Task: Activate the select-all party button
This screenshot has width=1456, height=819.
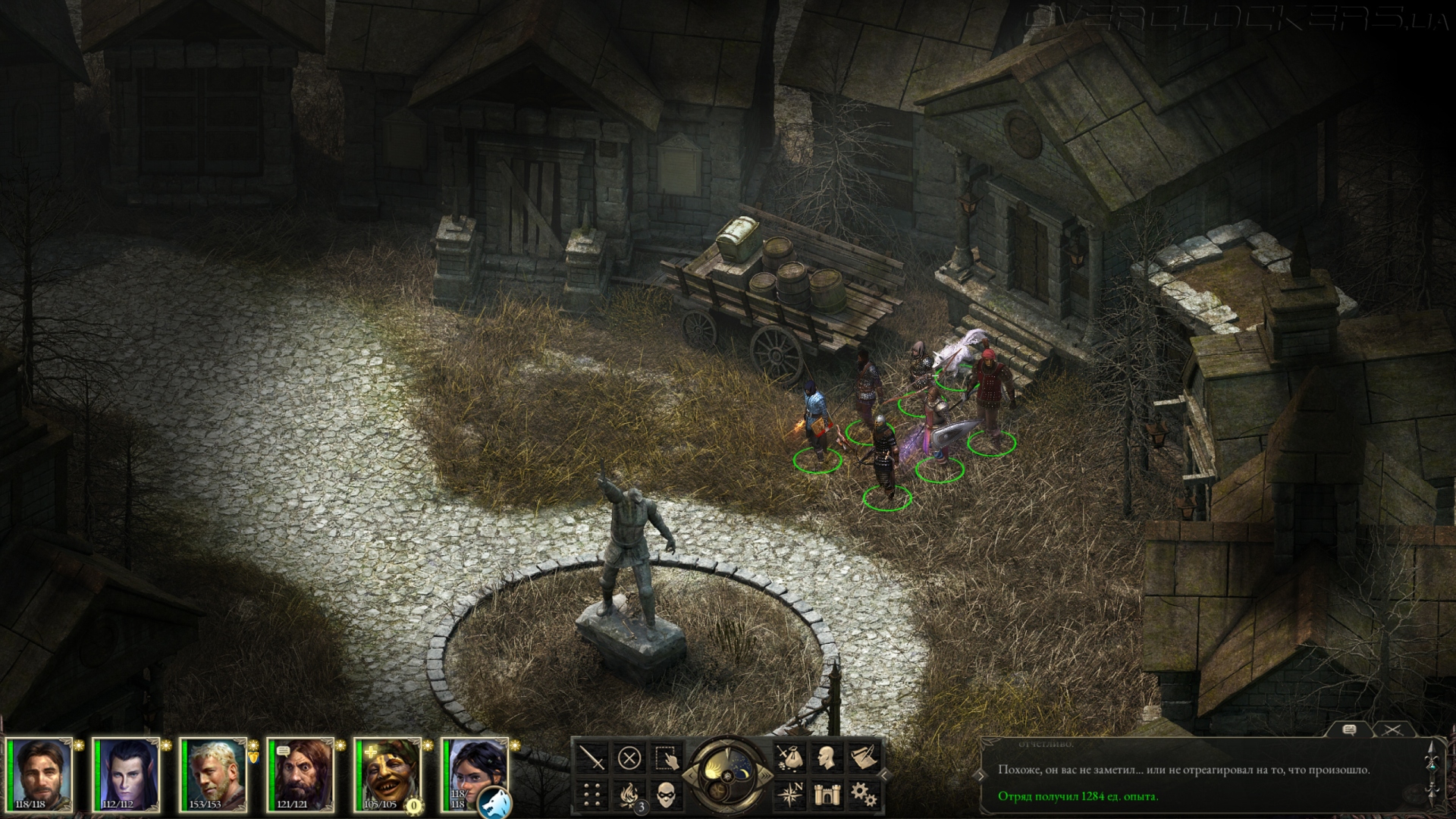Action: (667, 758)
